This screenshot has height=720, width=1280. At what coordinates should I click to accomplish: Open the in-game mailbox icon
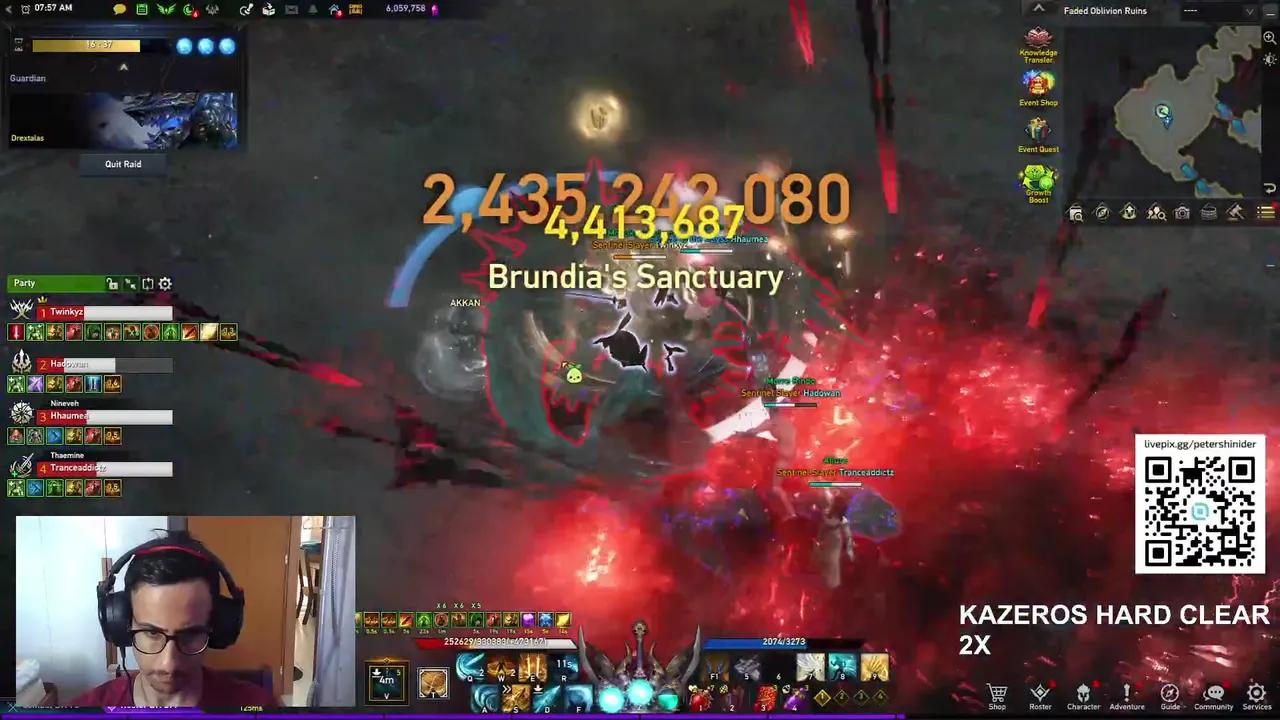pos(290,8)
